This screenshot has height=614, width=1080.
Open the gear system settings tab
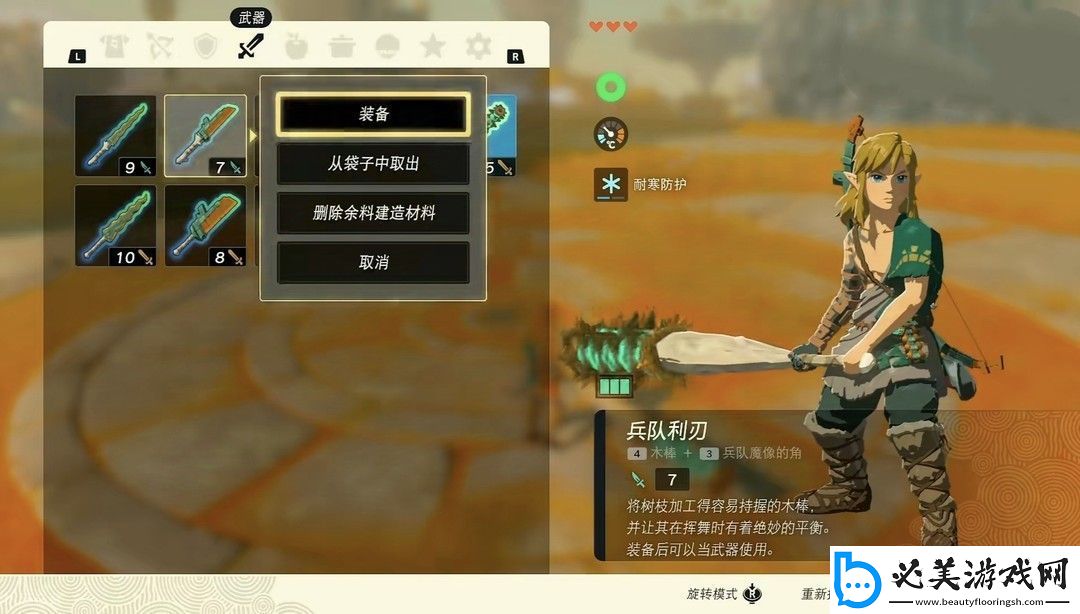(x=479, y=46)
